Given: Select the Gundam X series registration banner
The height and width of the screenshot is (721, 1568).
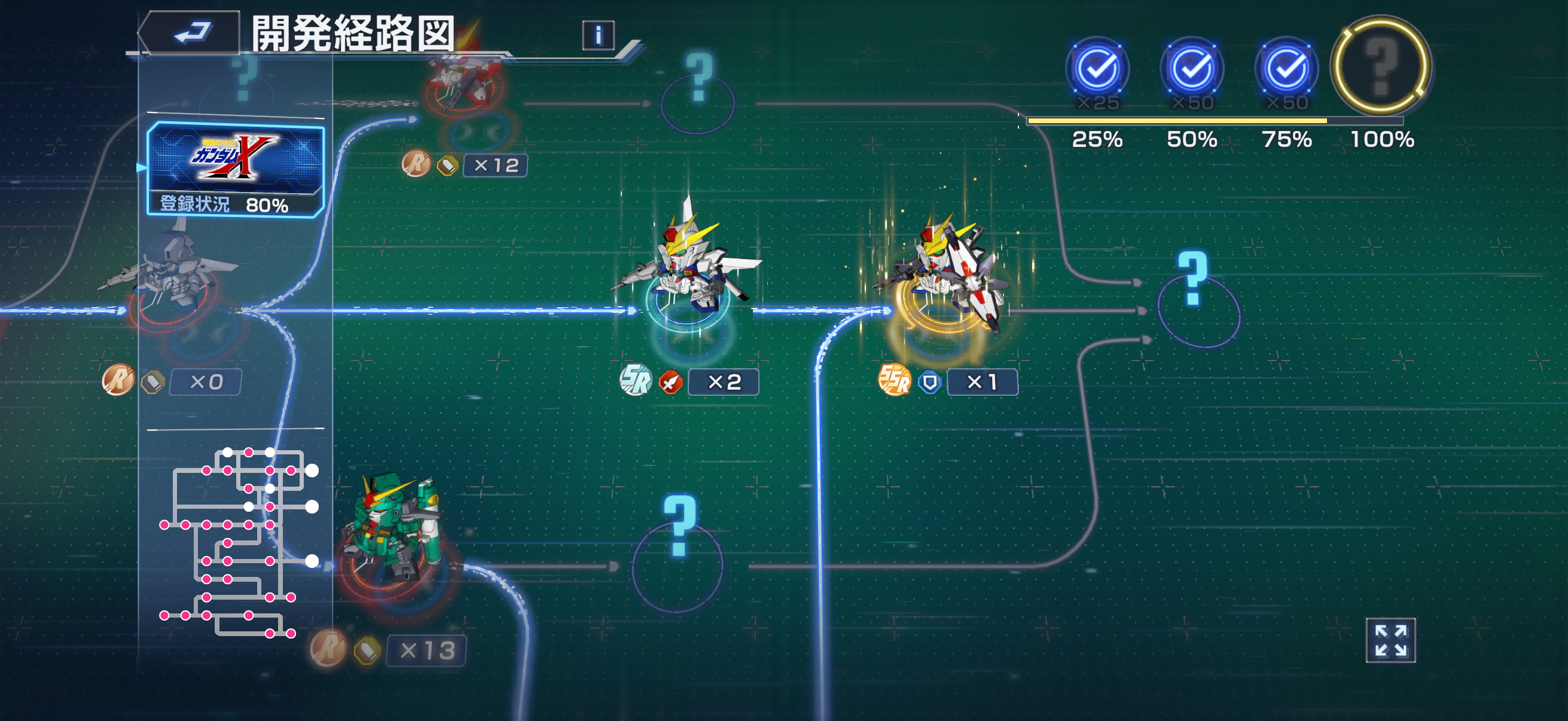Looking at the screenshot, I should tap(236, 169).
